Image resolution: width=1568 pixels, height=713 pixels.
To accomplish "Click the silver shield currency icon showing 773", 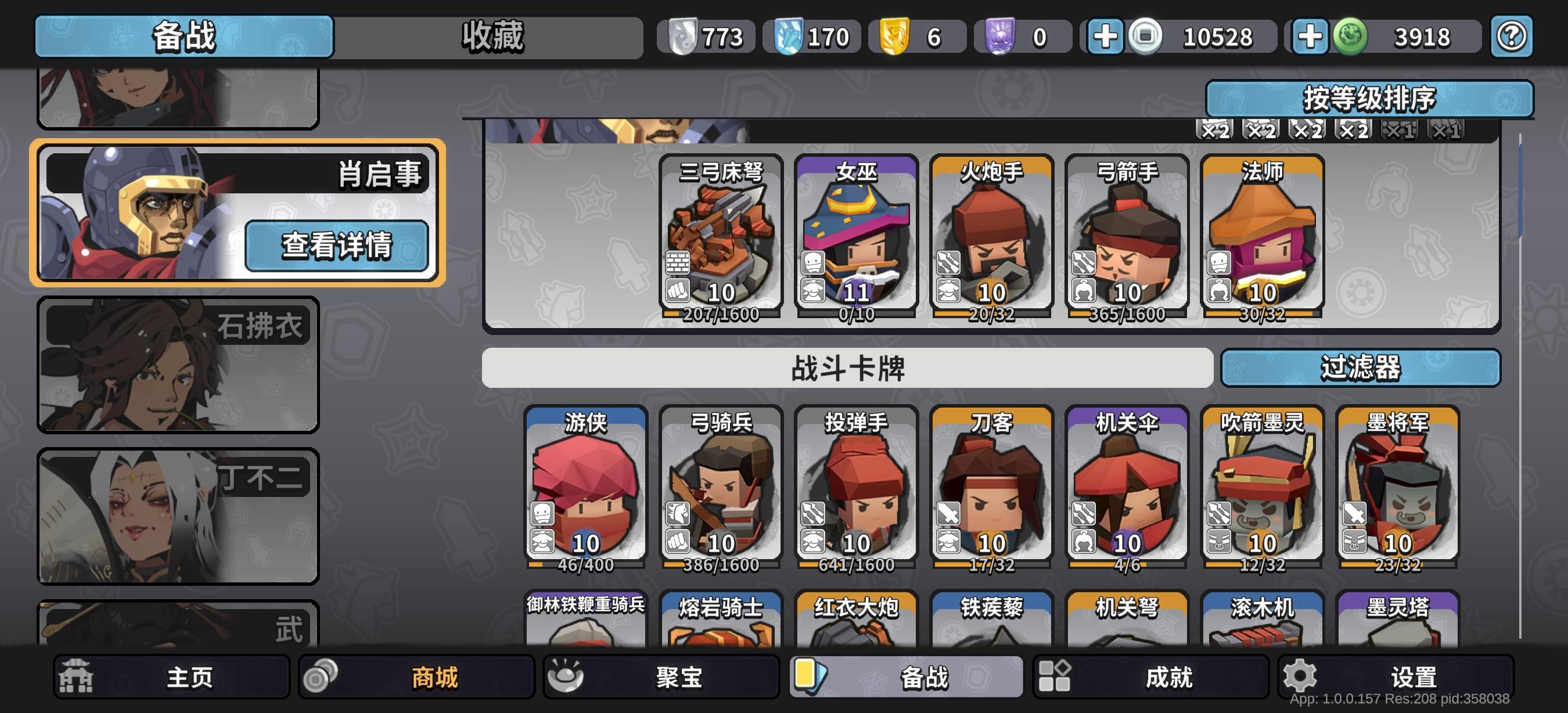I will tap(684, 37).
